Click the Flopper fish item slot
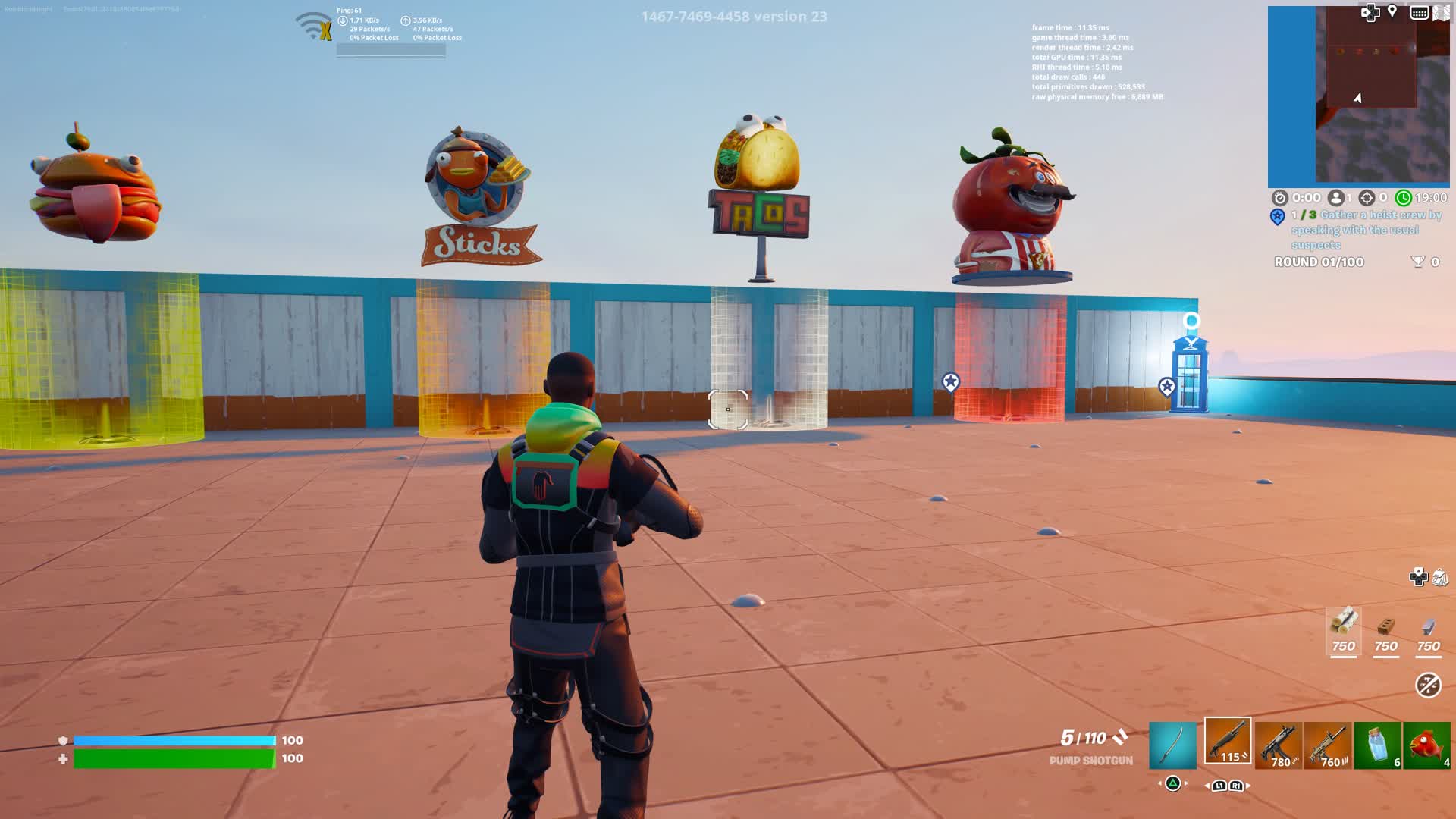Viewport: 1456px width, 819px height. click(x=1429, y=743)
